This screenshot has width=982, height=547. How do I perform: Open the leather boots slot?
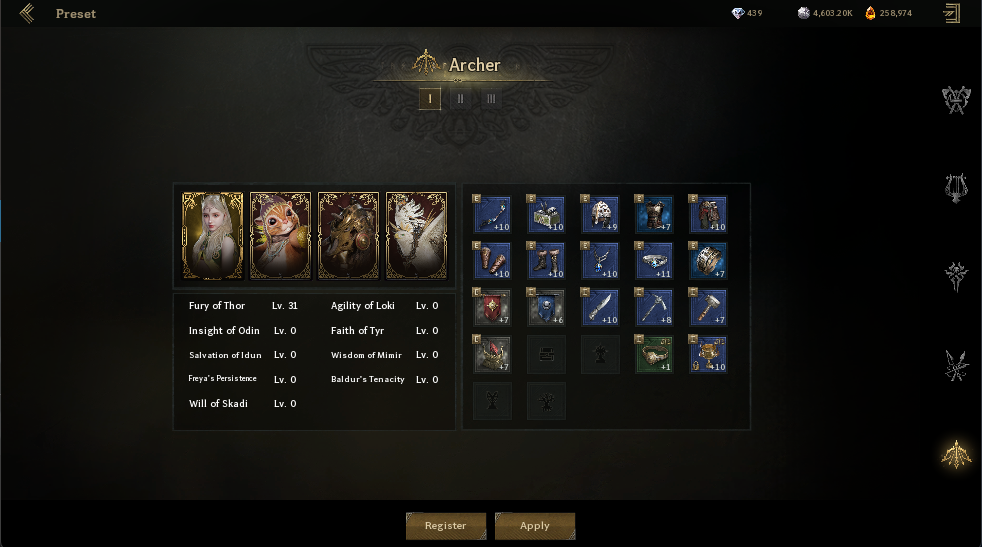(x=546, y=261)
